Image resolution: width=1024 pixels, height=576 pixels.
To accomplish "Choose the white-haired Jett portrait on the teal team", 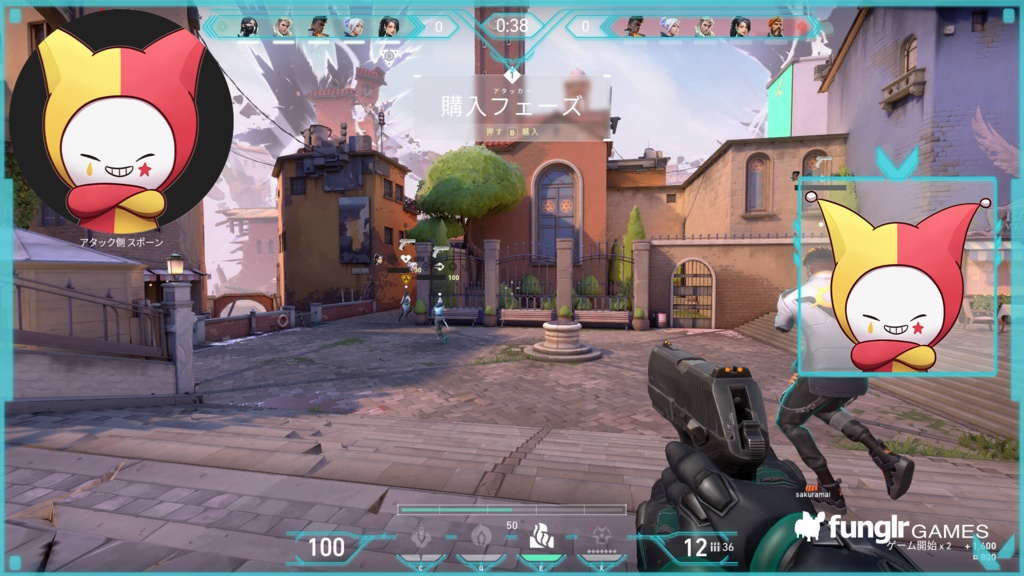I will click(353, 27).
